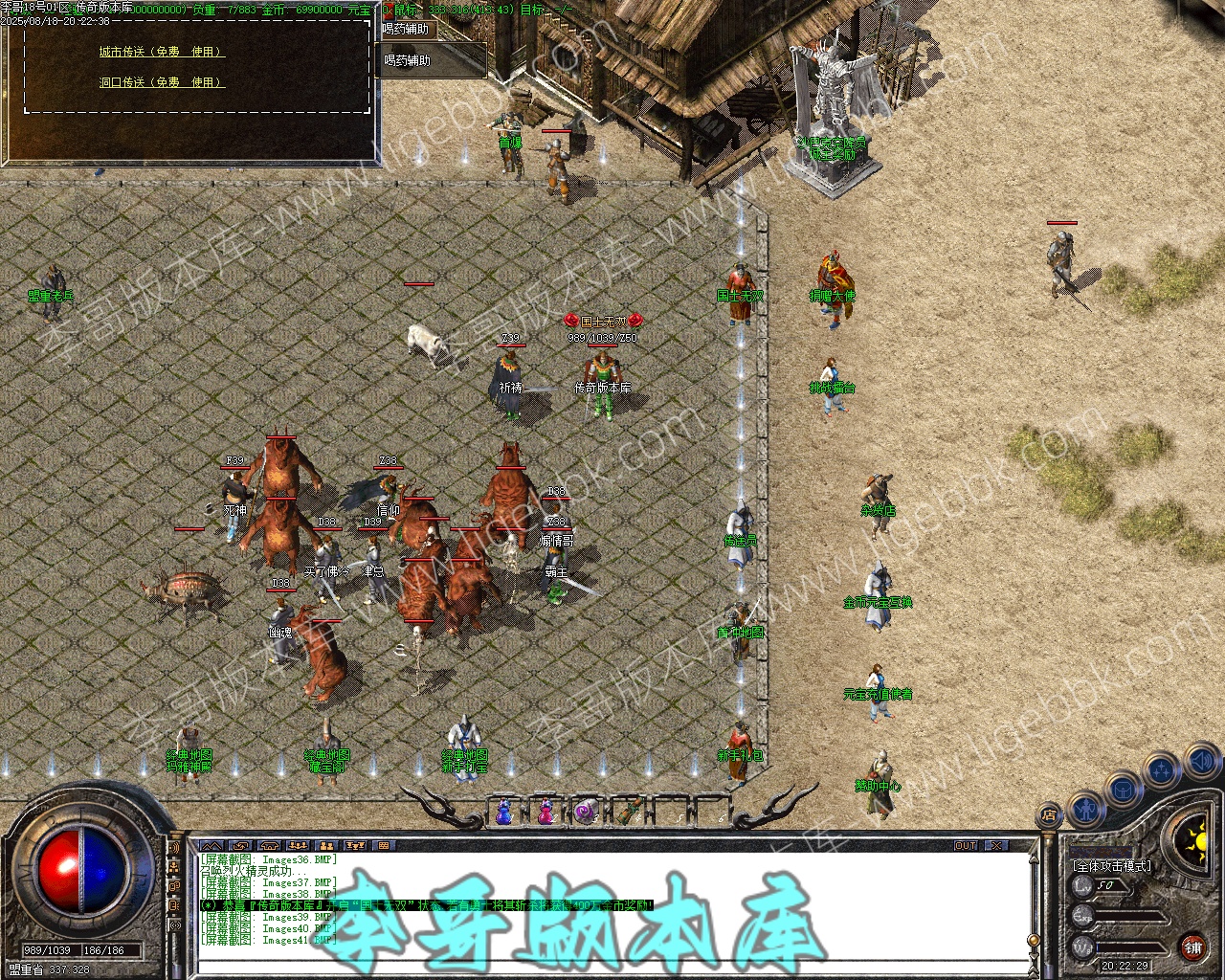Use the 城市传送 city teleport link
Image resolution: width=1225 pixels, height=980 pixels.
(162, 52)
